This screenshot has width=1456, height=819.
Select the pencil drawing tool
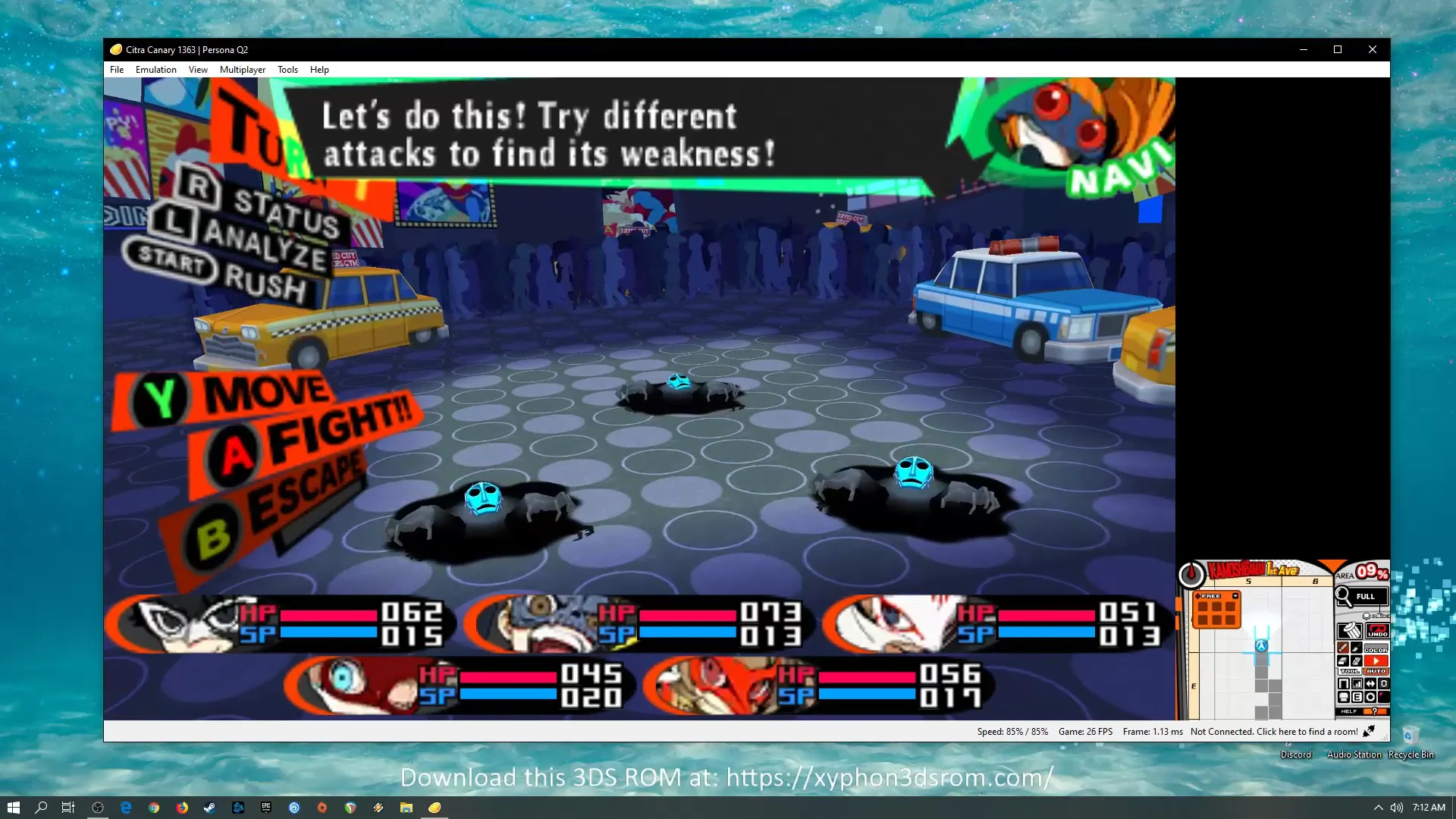click(1343, 648)
